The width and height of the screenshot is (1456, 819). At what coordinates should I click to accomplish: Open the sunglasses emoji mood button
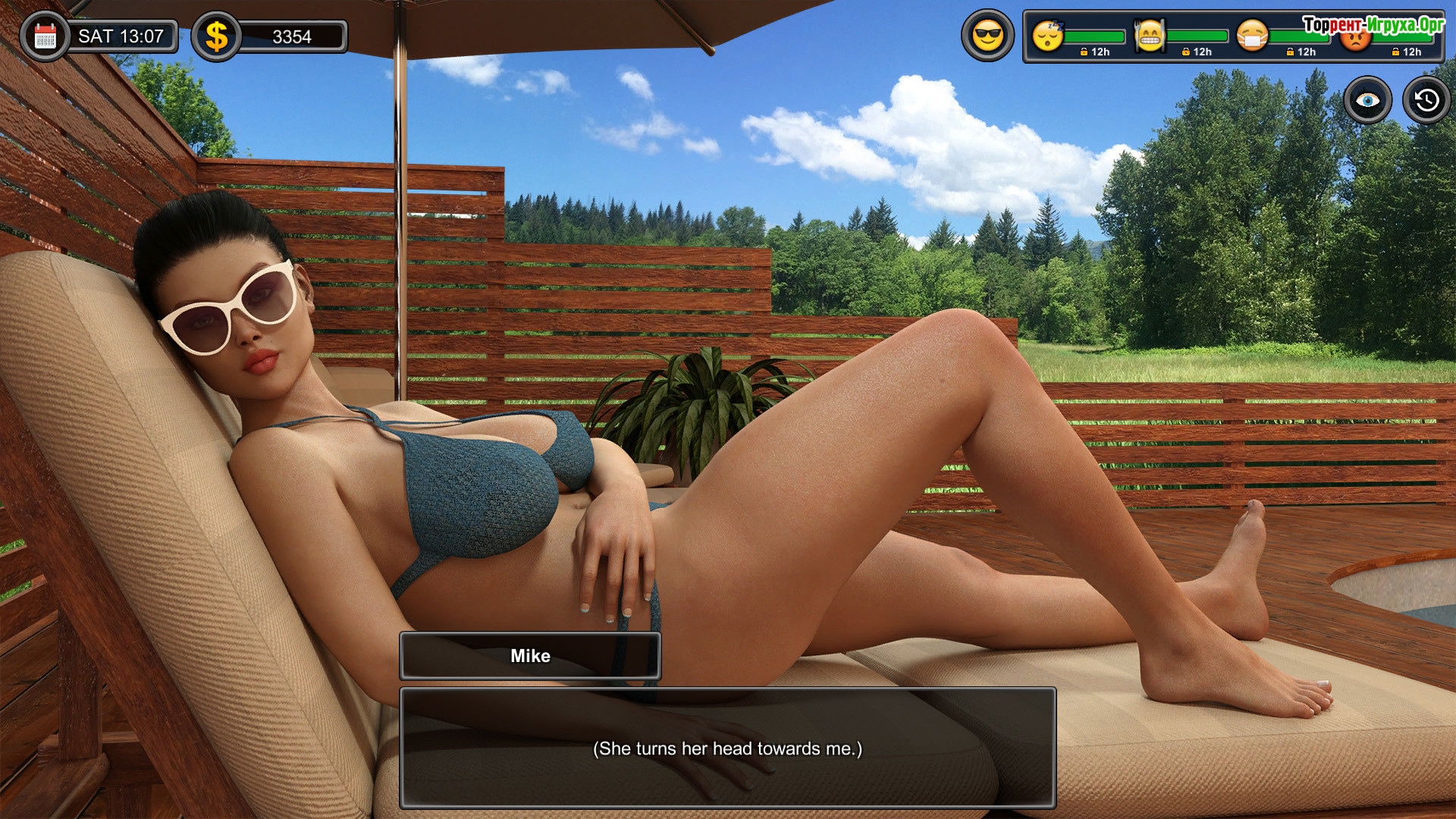[x=987, y=36]
